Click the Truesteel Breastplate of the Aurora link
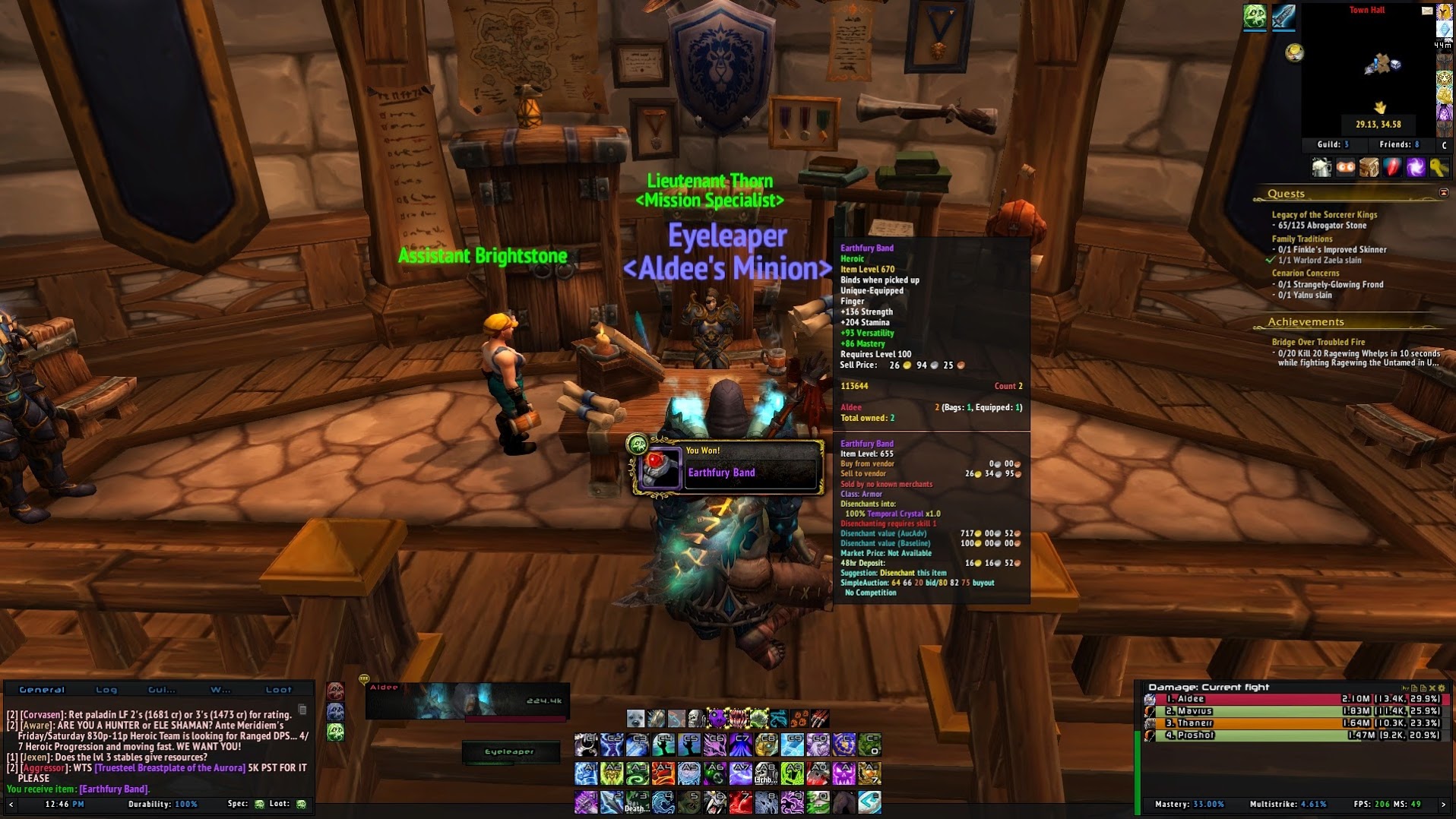Screen dimensions: 1456x819 pos(170,768)
